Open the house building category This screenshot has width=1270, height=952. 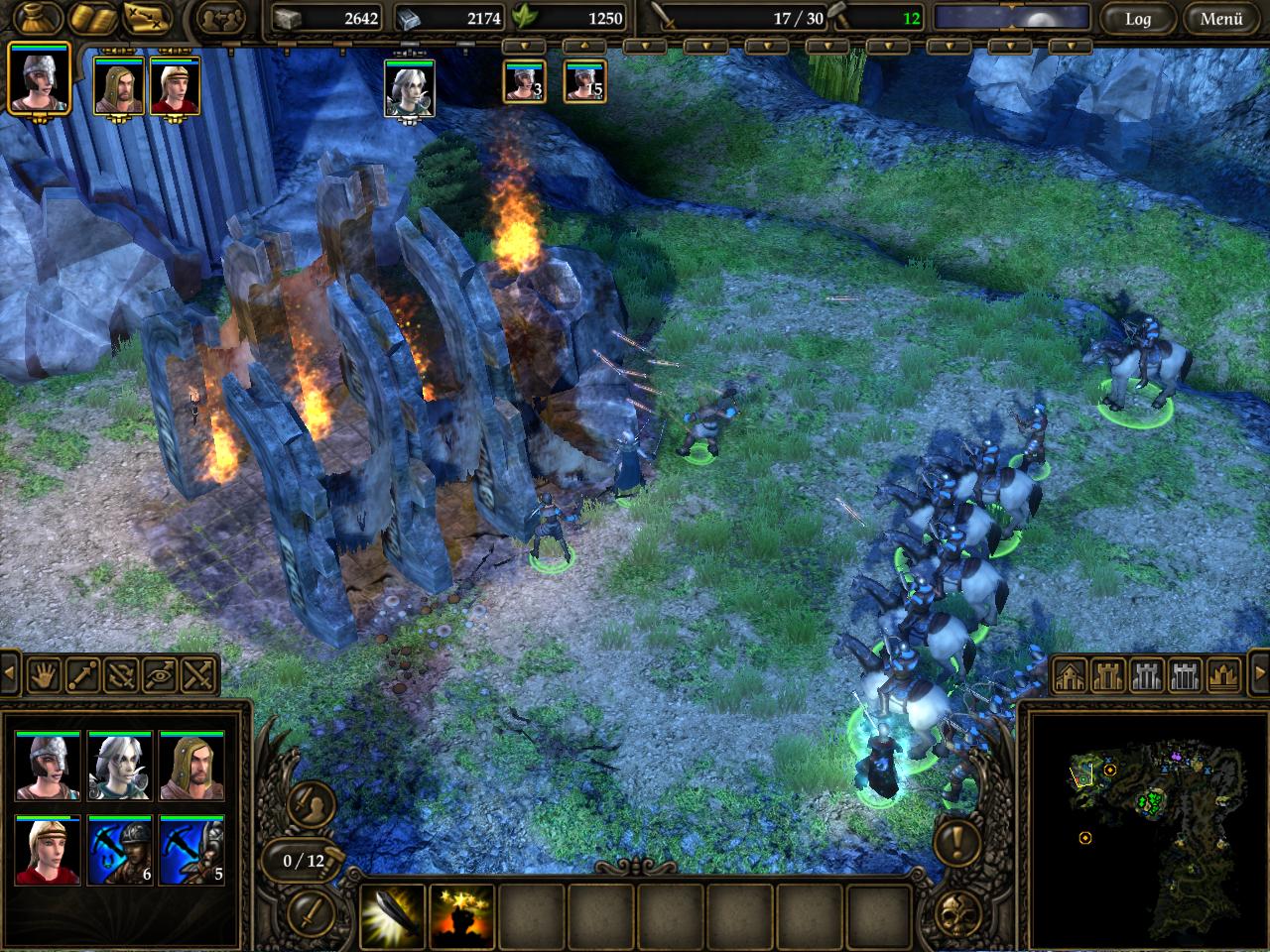tap(1070, 676)
